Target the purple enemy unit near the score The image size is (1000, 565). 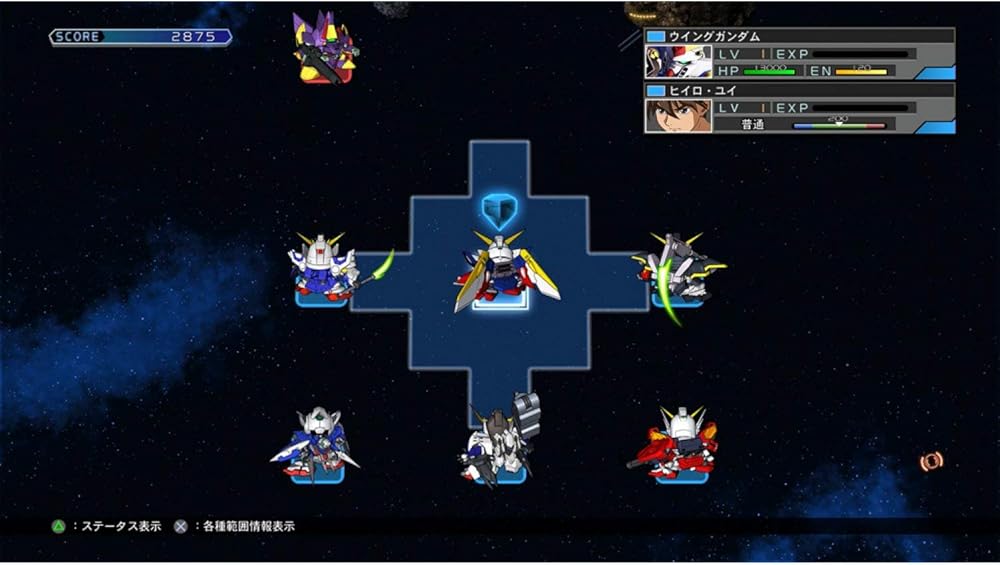point(323,47)
